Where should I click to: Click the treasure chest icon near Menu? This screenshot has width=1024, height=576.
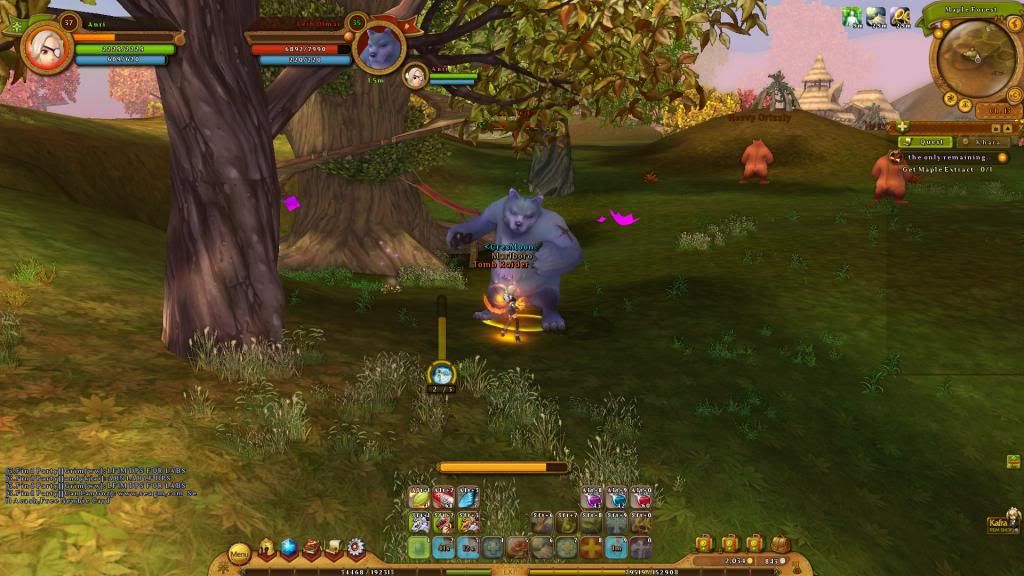[311, 548]
